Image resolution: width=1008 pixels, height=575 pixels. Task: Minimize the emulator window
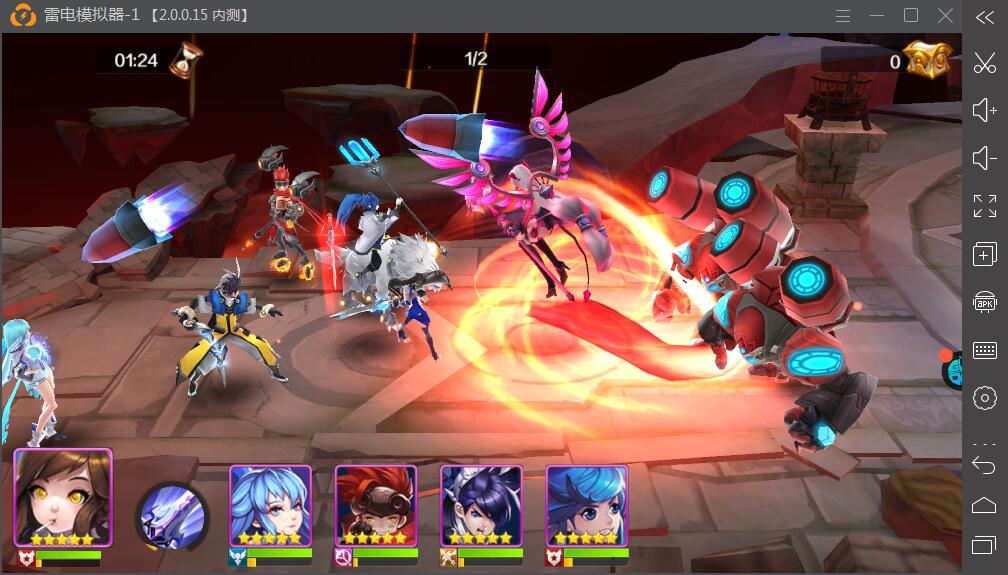877,16
